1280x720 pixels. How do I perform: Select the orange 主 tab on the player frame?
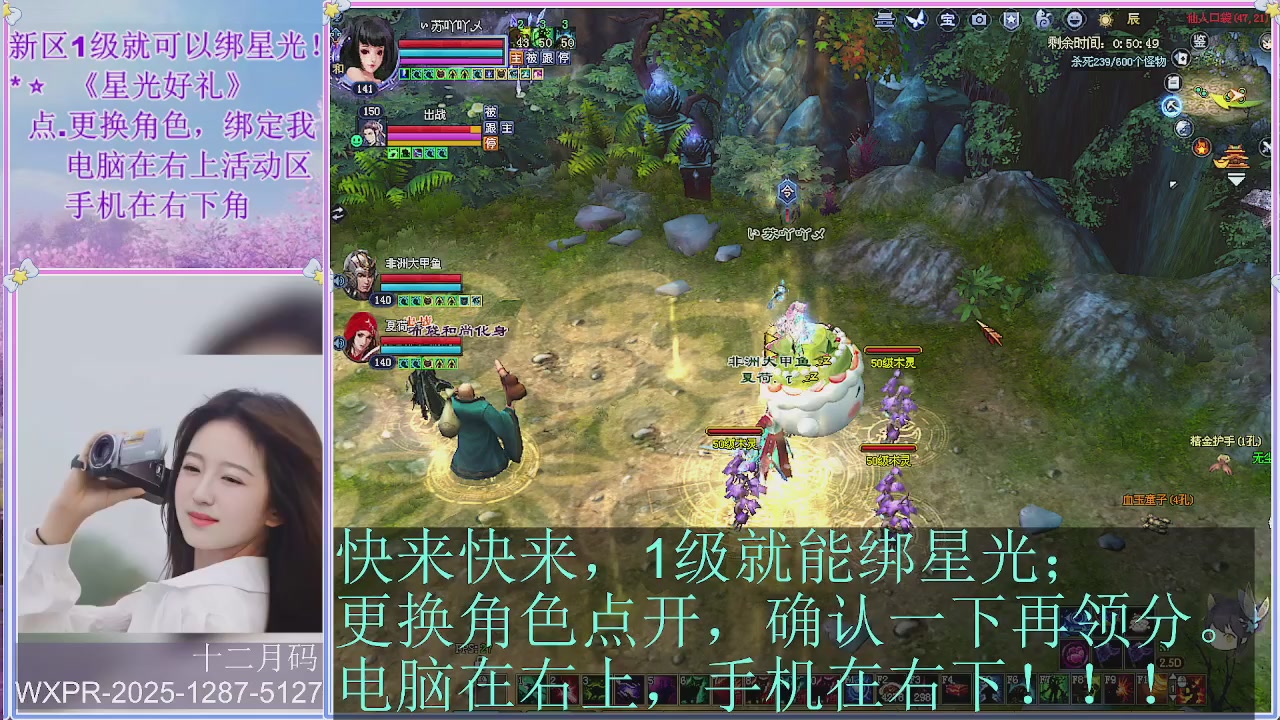point(516,59)
